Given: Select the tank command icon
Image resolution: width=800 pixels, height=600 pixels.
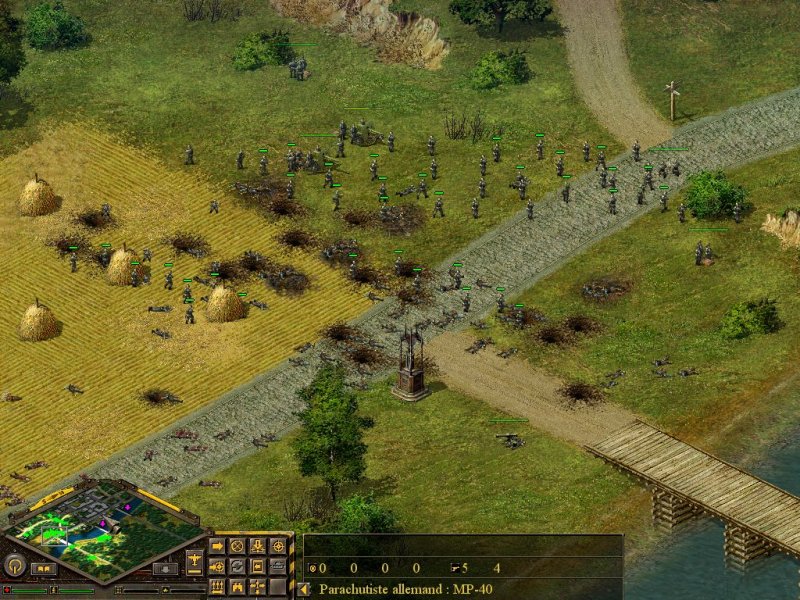Looking at the screenshot, I should pos(278,566).
